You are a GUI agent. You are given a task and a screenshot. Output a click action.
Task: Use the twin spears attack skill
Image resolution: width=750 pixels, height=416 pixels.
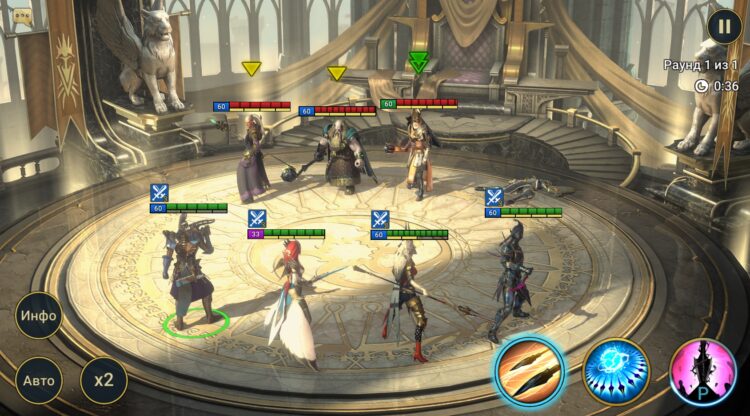pyautogui.click(x=529, y=369)
